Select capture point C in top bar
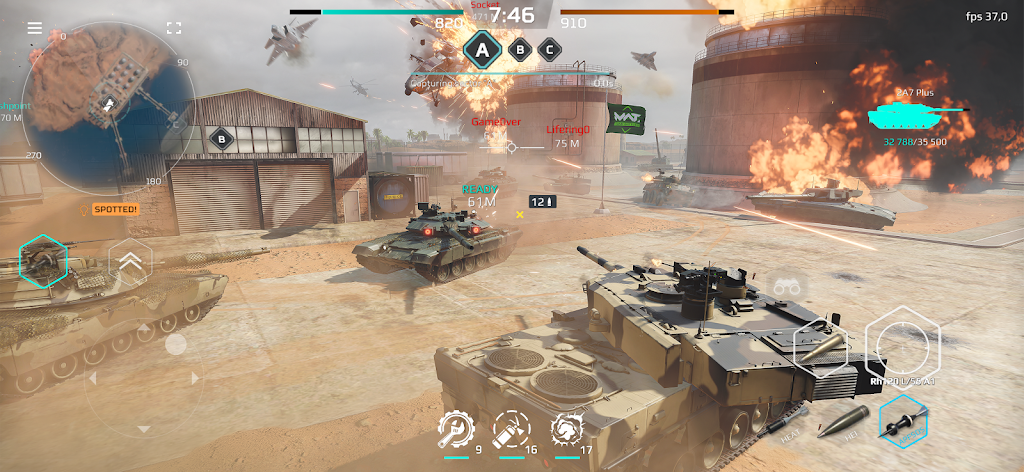The image size is (1024, 472). tap(549, 48)
